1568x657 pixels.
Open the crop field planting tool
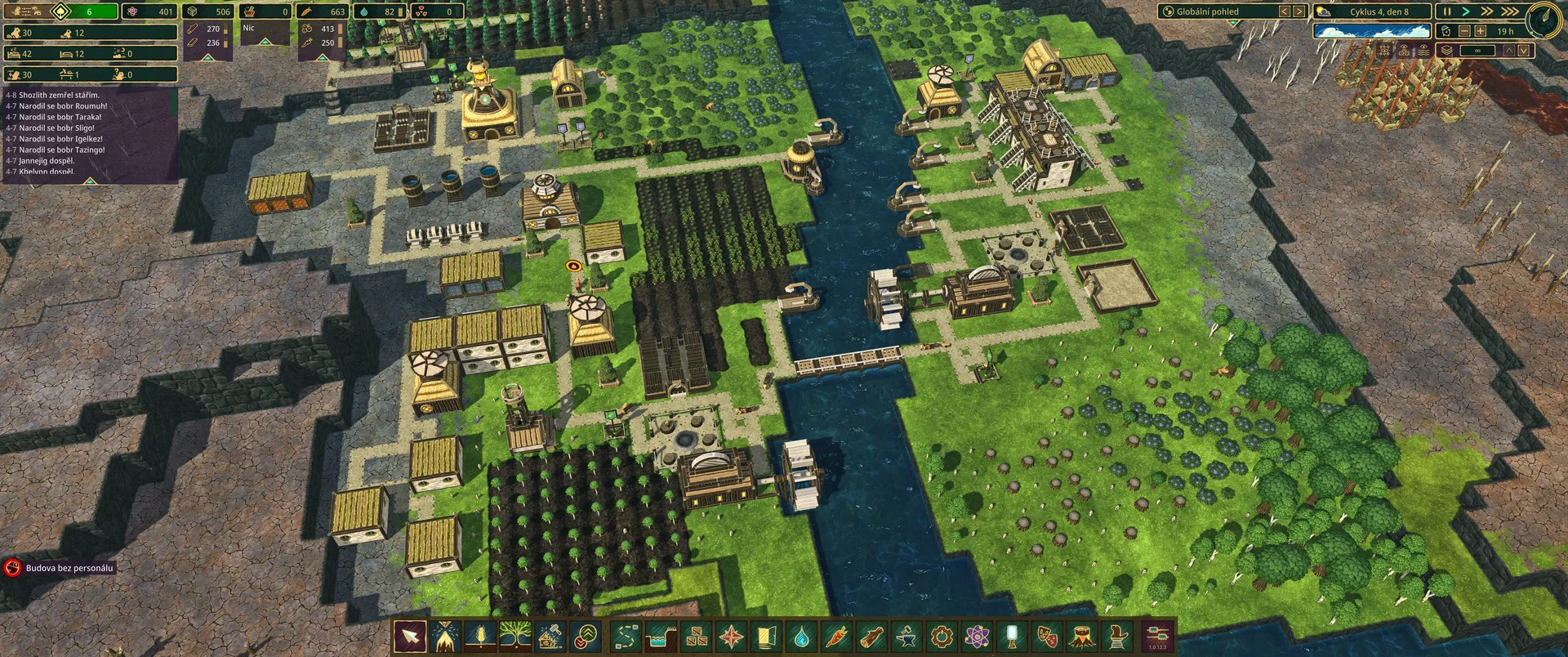click(x=480, y=636)
